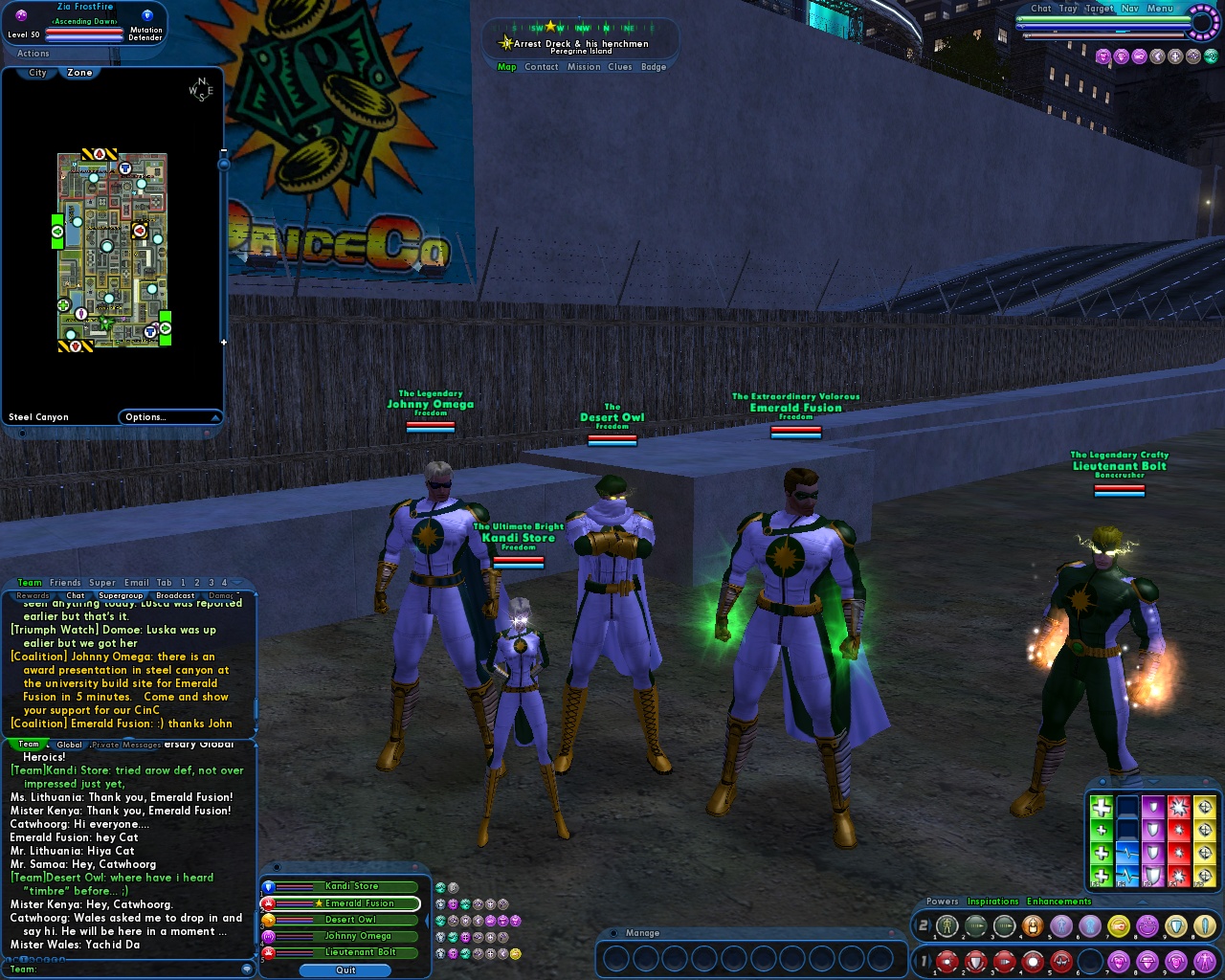Expand the team window side arrow
Viewport: 1225px width, 980px height.
click(428, 919)
